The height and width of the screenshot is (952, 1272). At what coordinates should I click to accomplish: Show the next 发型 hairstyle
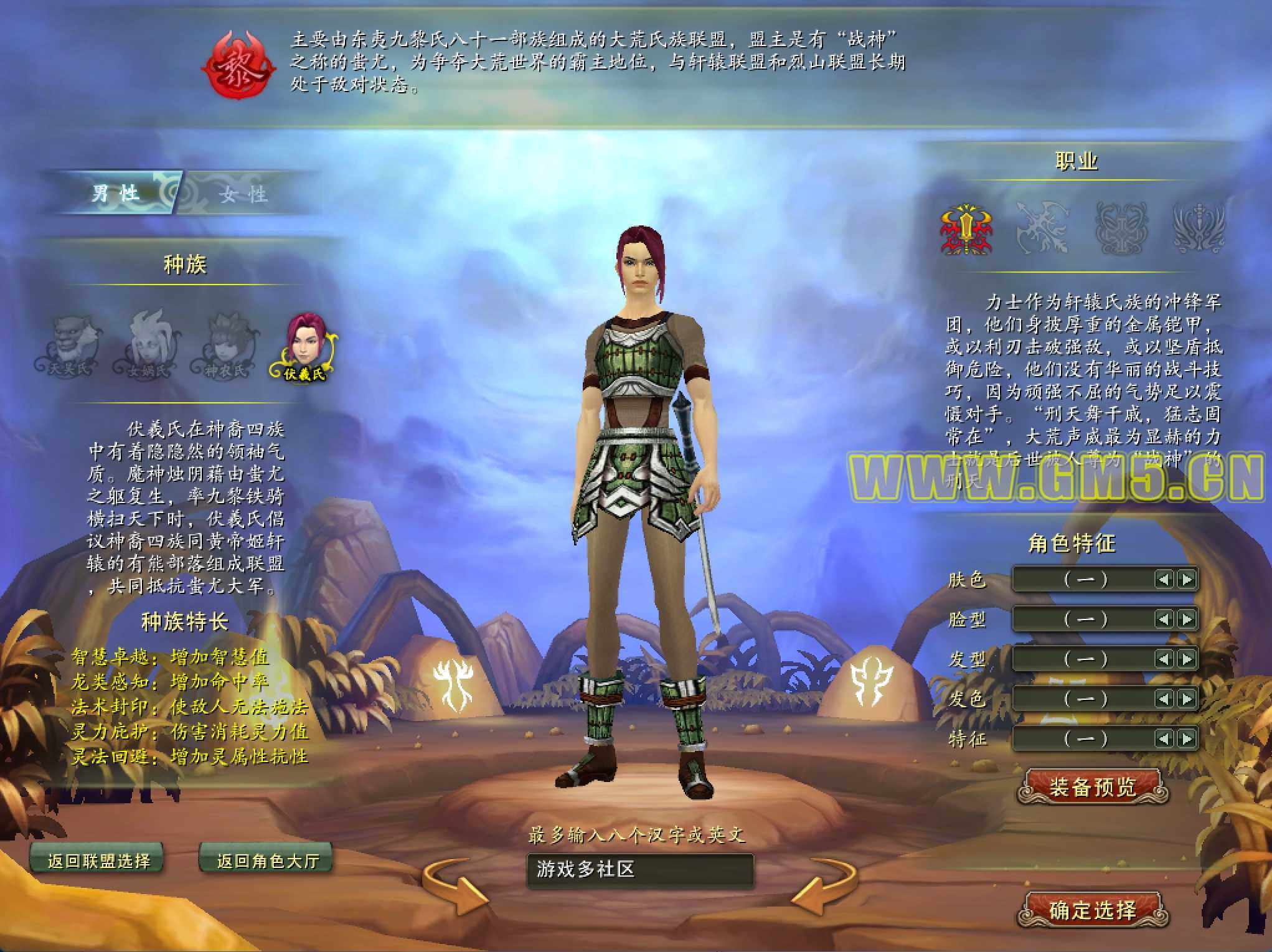1187,659
